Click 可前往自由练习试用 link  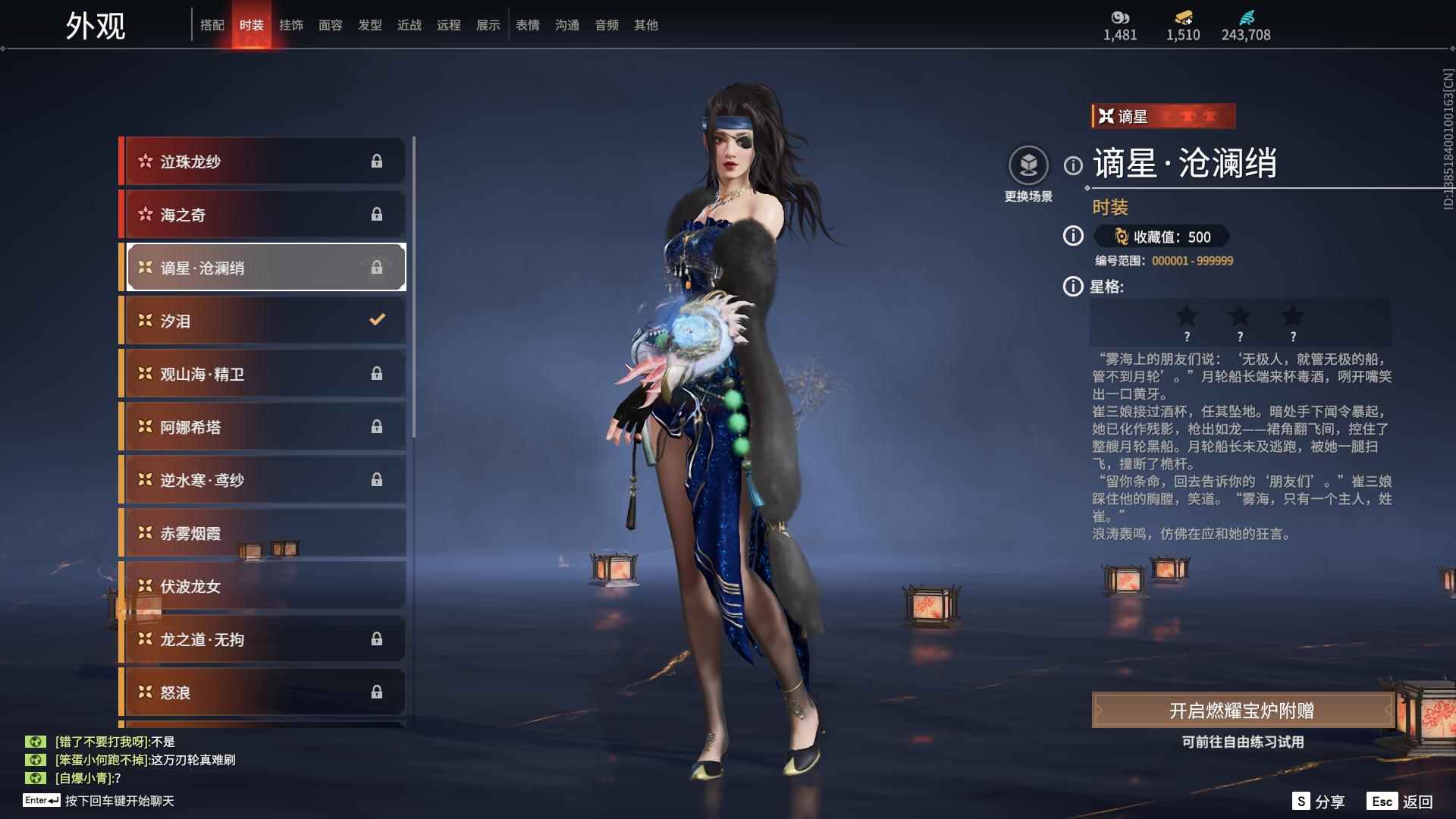click(1244, 743)
